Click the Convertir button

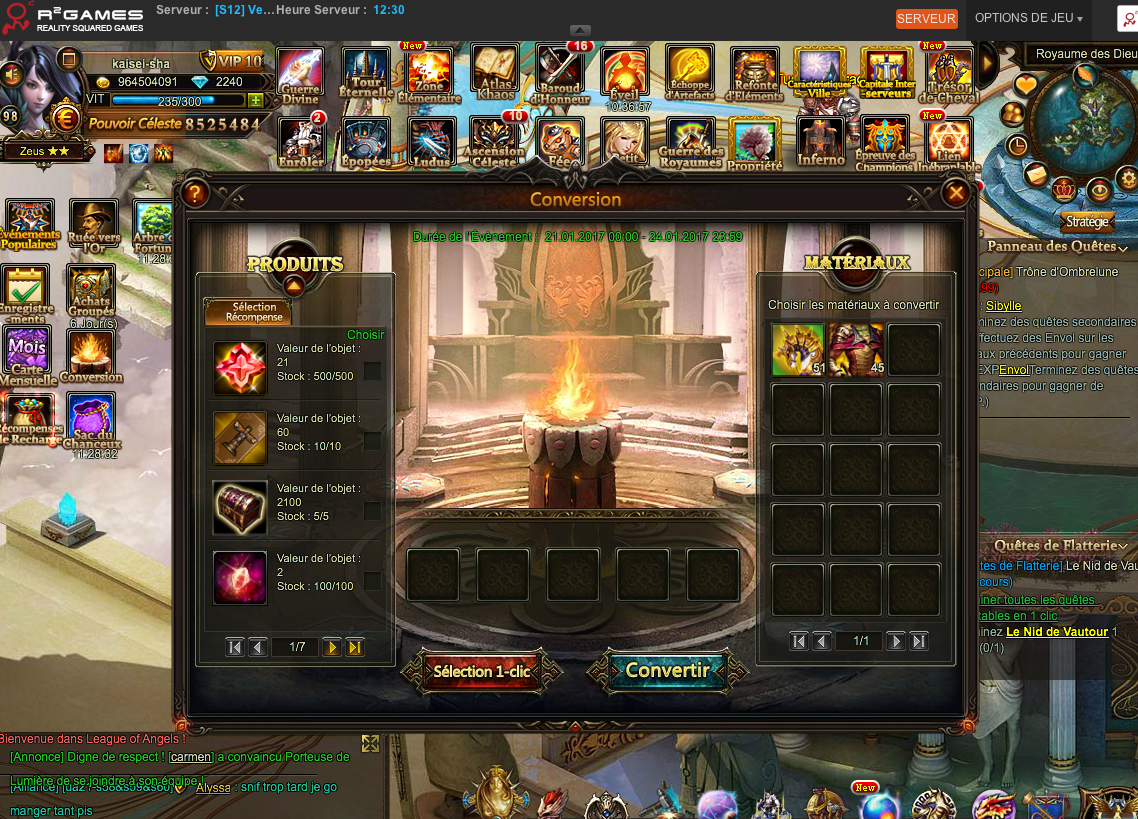coord(667,671)
